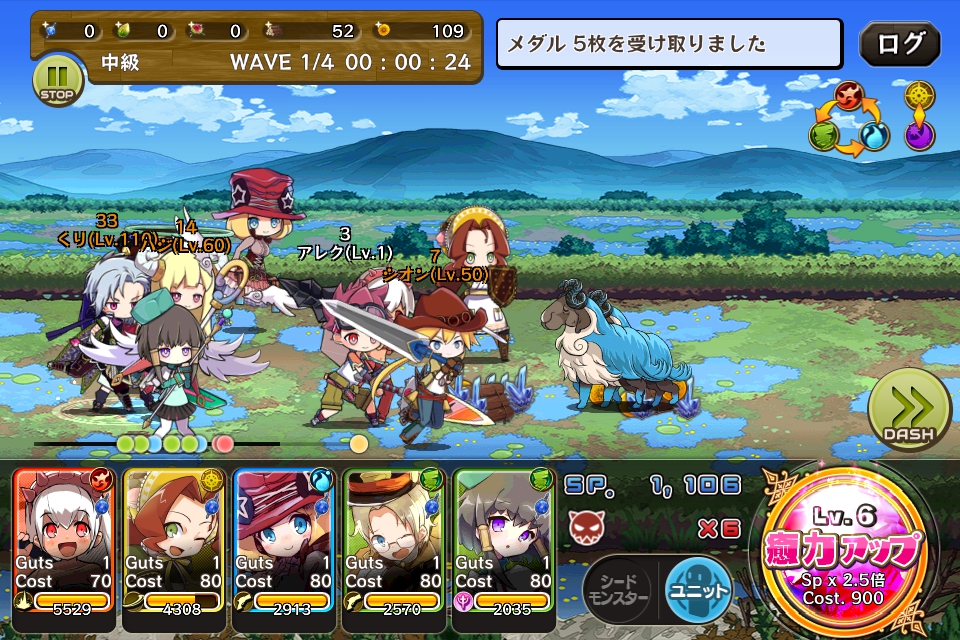The width and height of the screenshot is (960, 640).
Task: Summon the purple-eyed dark-haired unit card
Action: pyautogui.click(x=504, y=539)
